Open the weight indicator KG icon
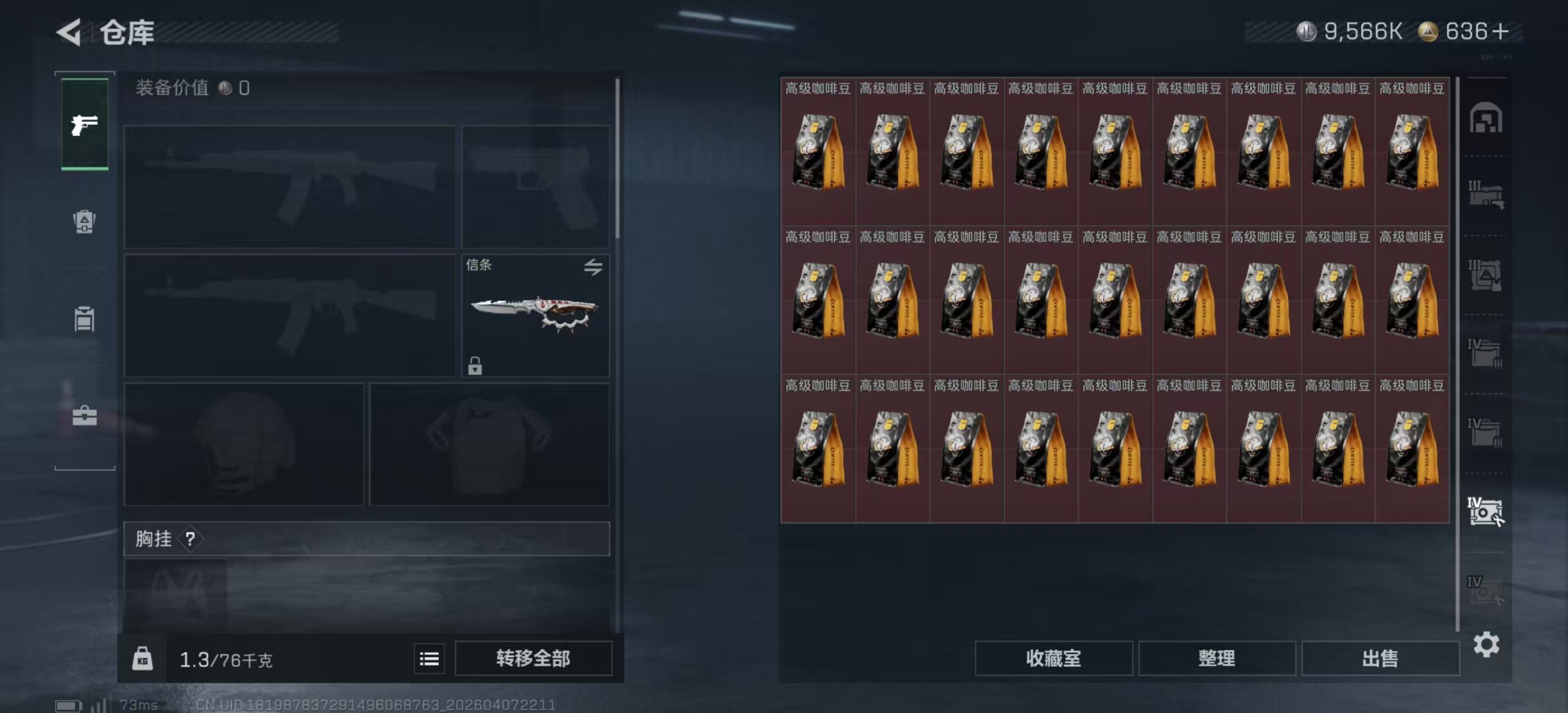1568x713 pixels. (144, 658)
